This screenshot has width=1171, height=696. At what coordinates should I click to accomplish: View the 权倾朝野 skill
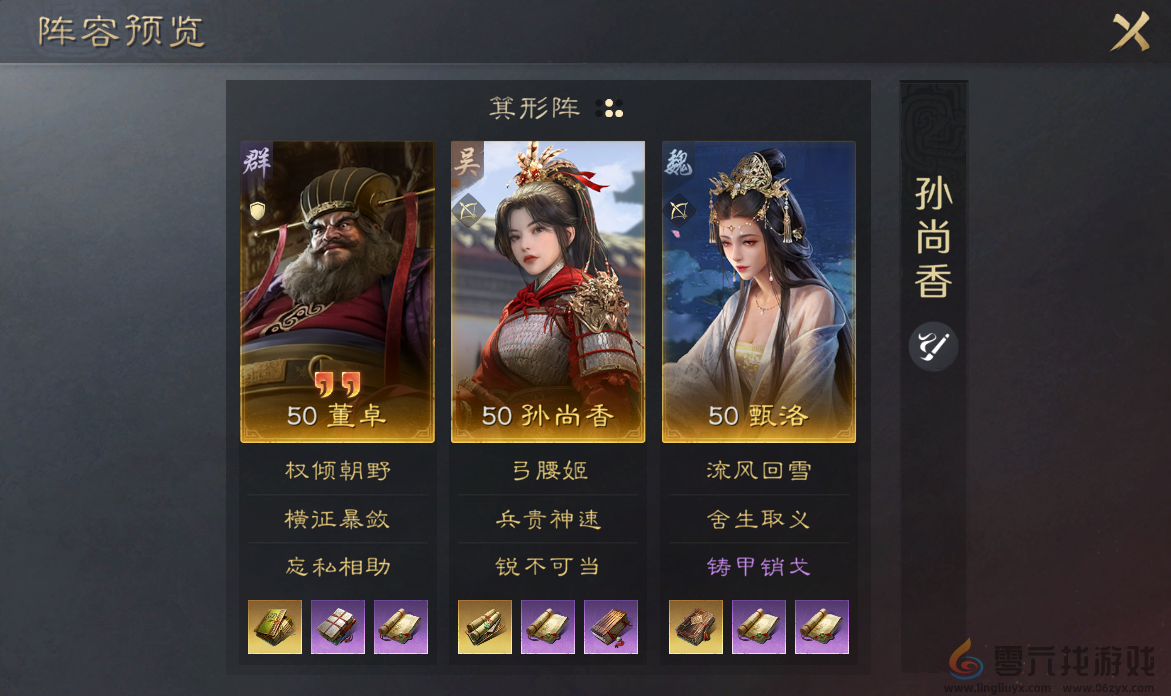point(337,470)
